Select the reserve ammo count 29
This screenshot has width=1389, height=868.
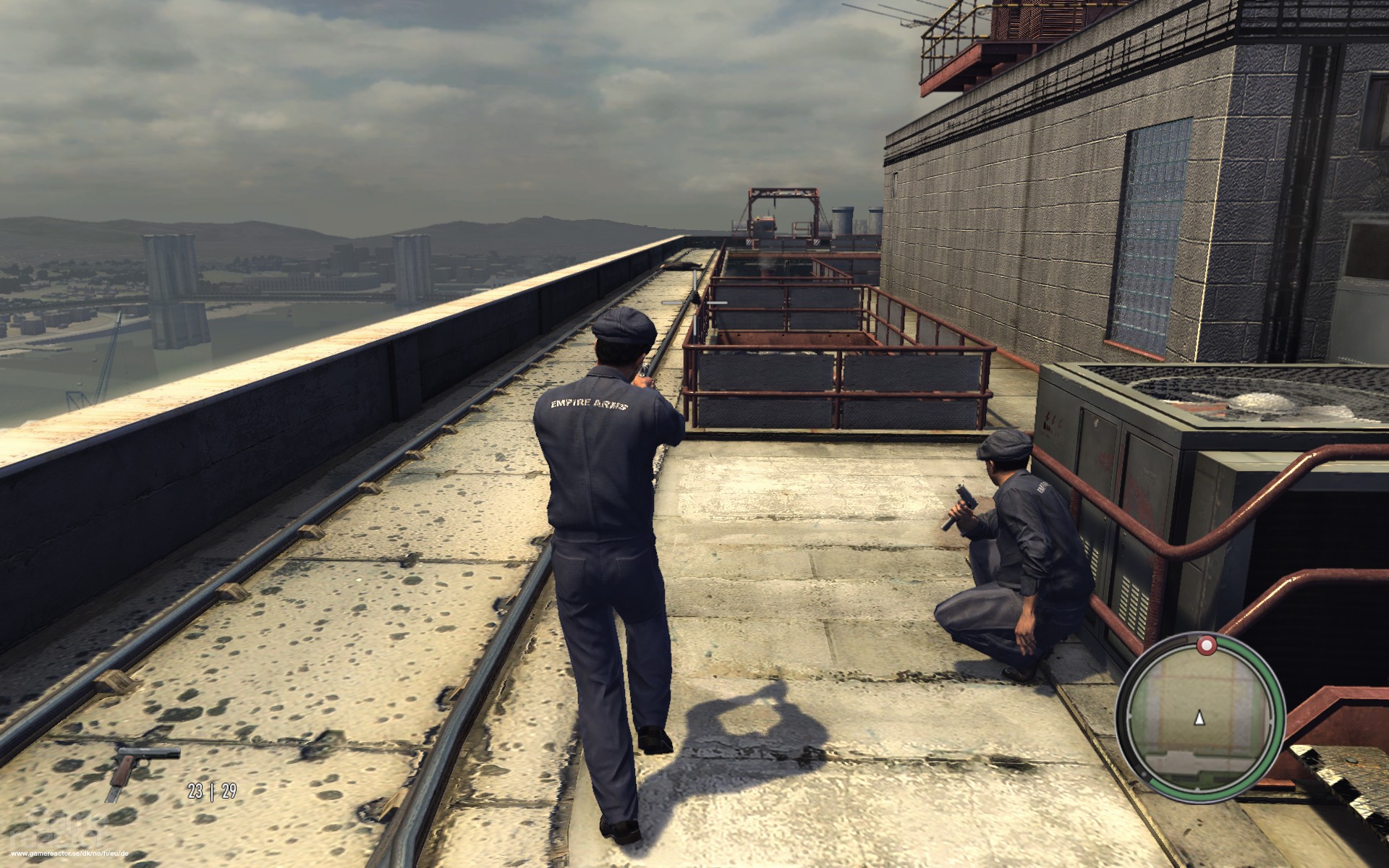pyautogui.click(x=229, y=791)
